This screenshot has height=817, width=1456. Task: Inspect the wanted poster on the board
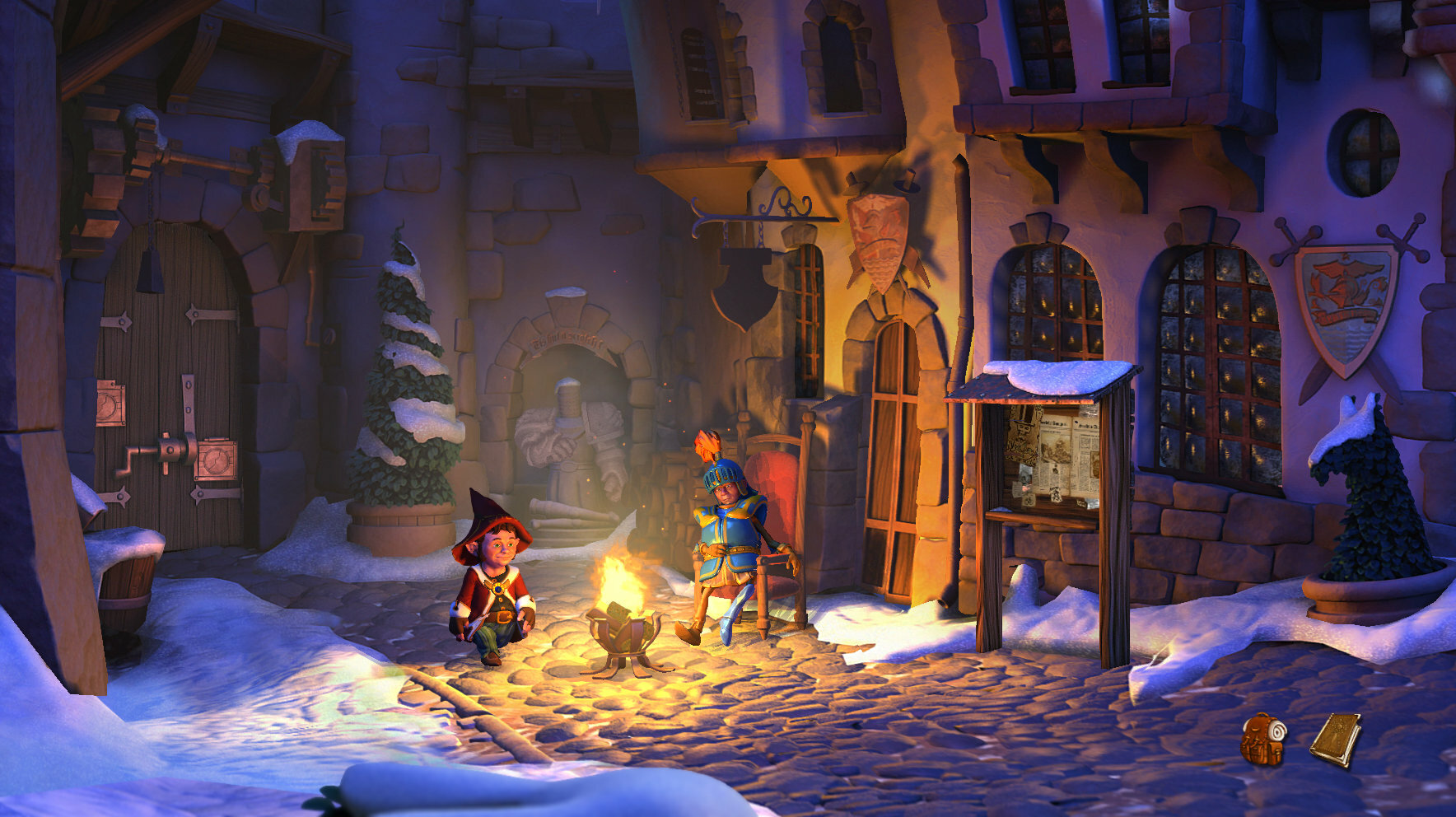click(x=1024, y=437)
